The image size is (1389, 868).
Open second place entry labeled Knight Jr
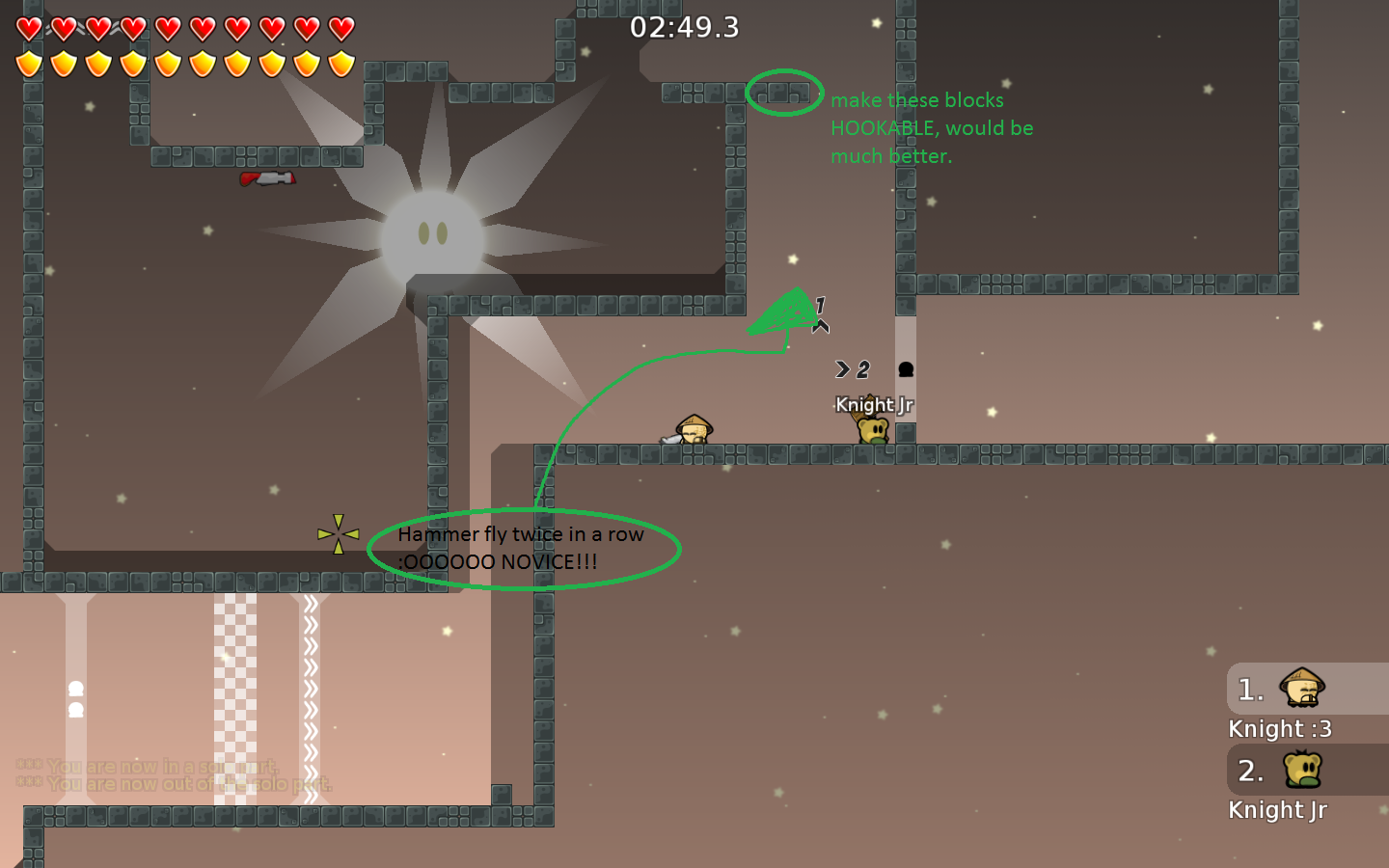[x=1278, y=809]
